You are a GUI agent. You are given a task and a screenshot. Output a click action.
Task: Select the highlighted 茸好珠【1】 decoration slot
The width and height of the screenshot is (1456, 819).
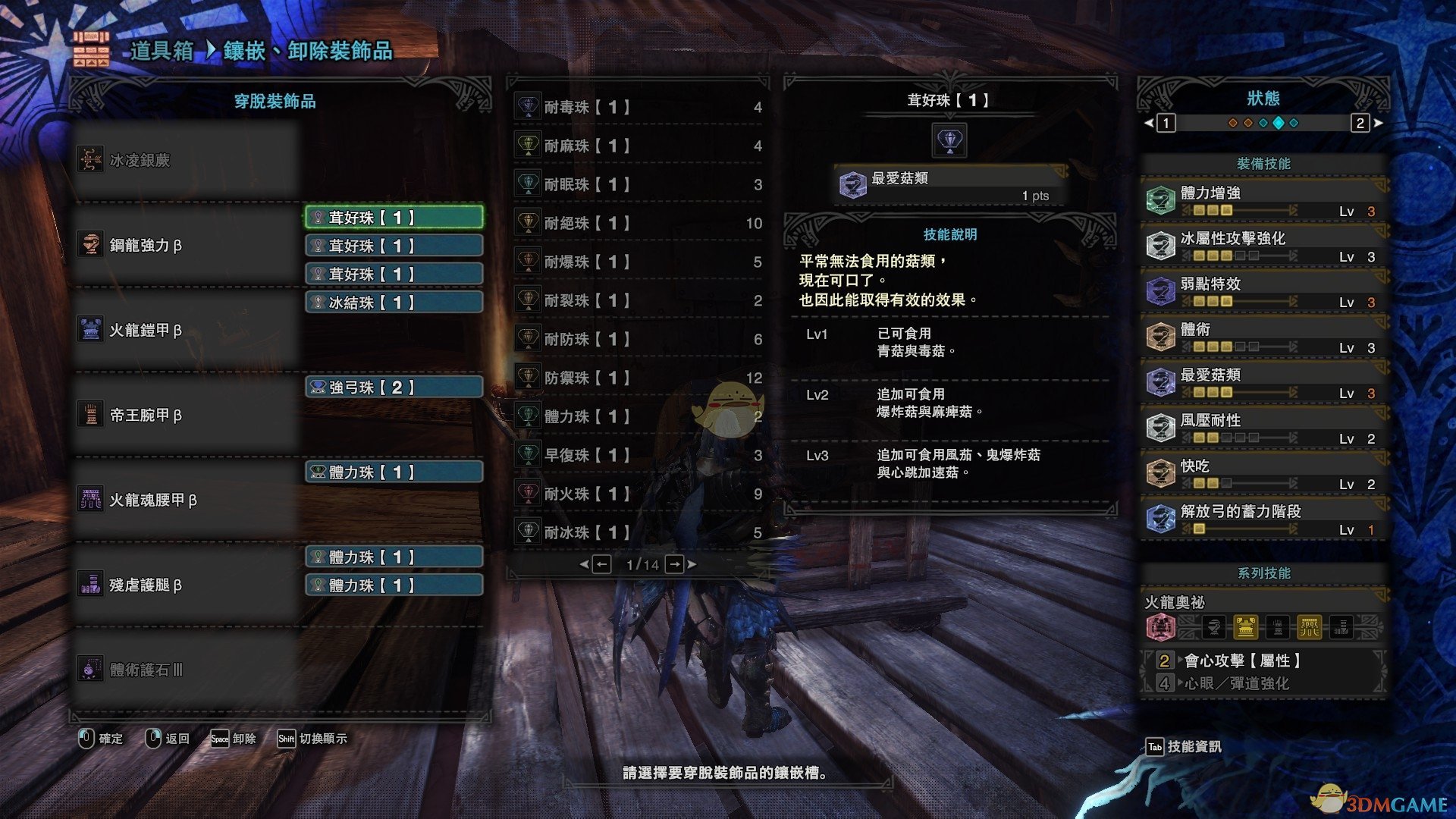pyautogui.click(x=394, y=218)
